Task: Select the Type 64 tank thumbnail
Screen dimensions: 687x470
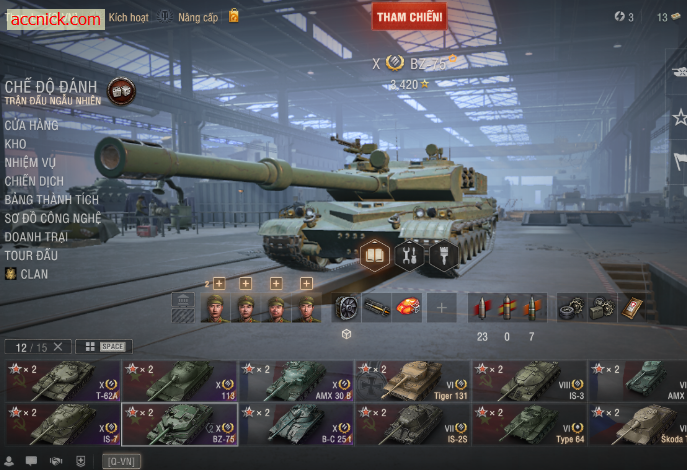Action: 529,424
